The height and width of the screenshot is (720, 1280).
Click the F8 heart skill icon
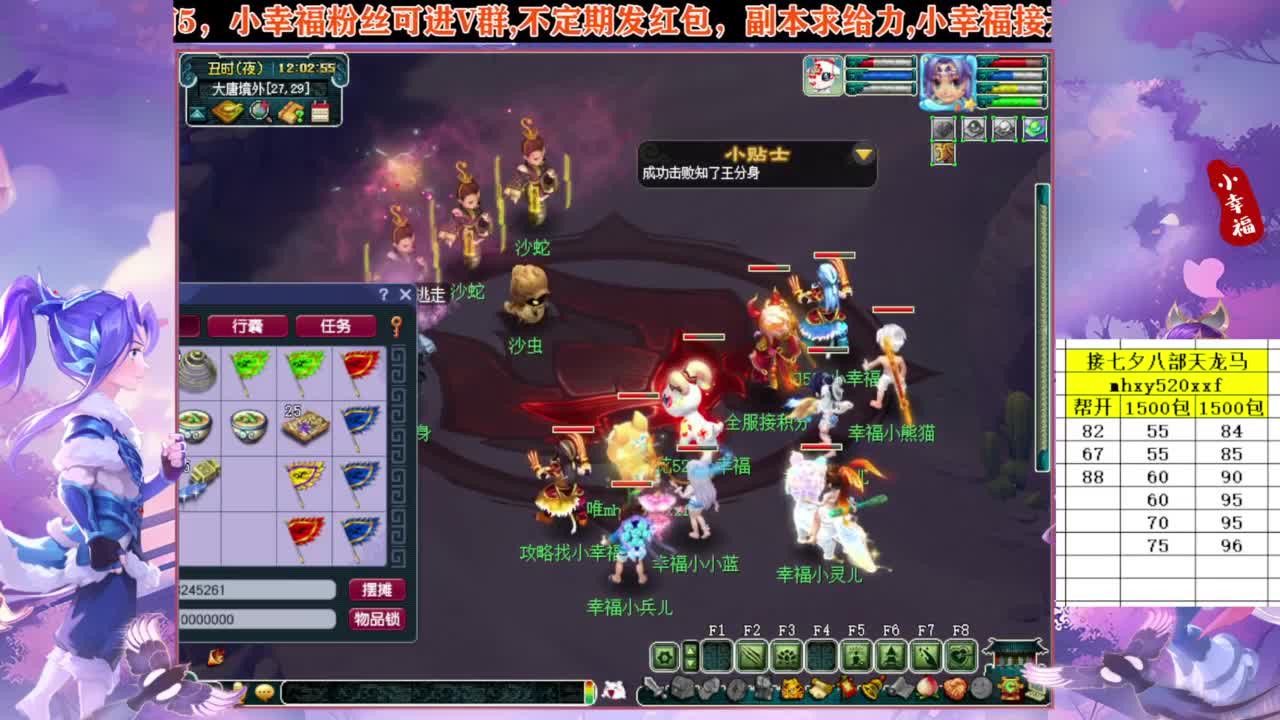(961, 653)
